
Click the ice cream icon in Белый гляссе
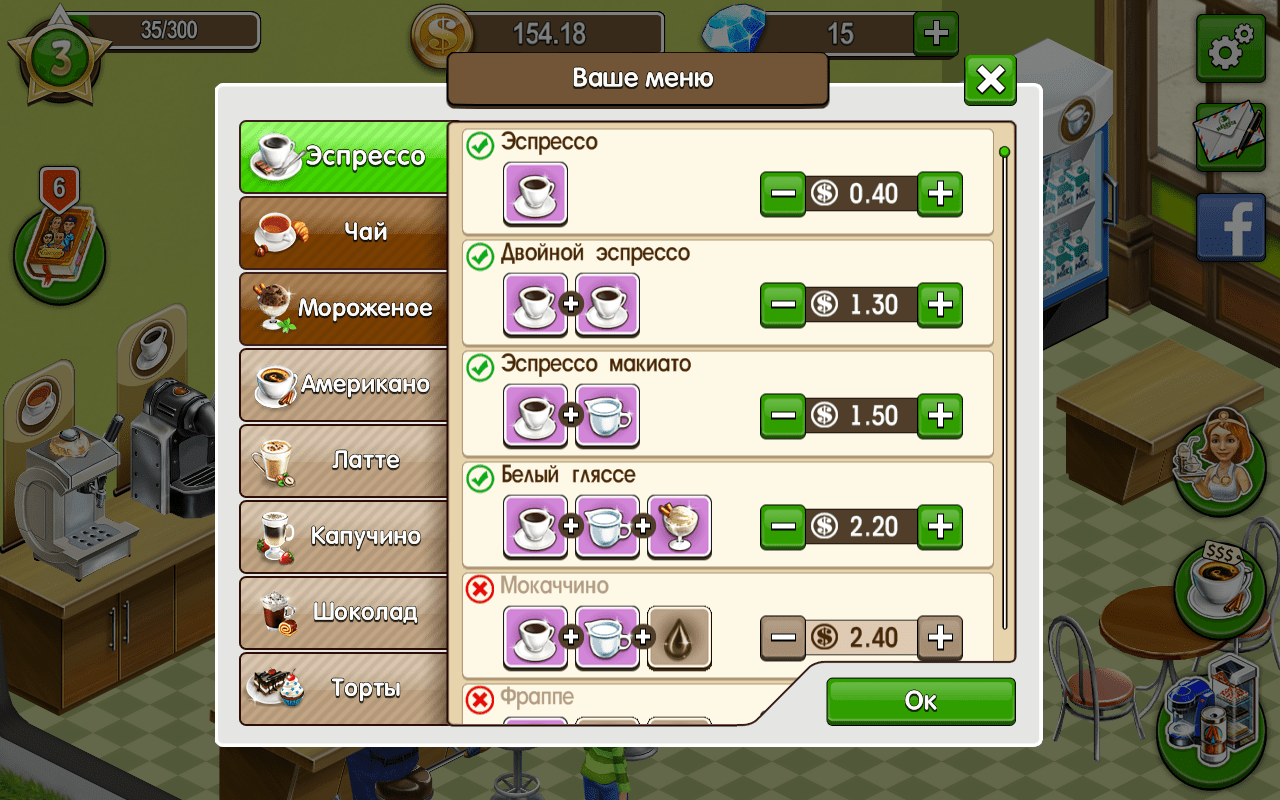tap(679, 527)
